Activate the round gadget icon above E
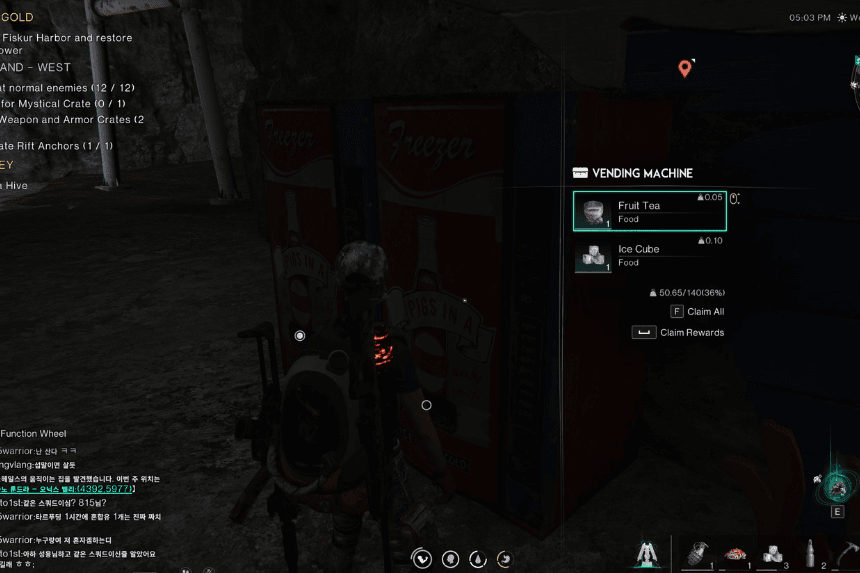 coord(838,488)
